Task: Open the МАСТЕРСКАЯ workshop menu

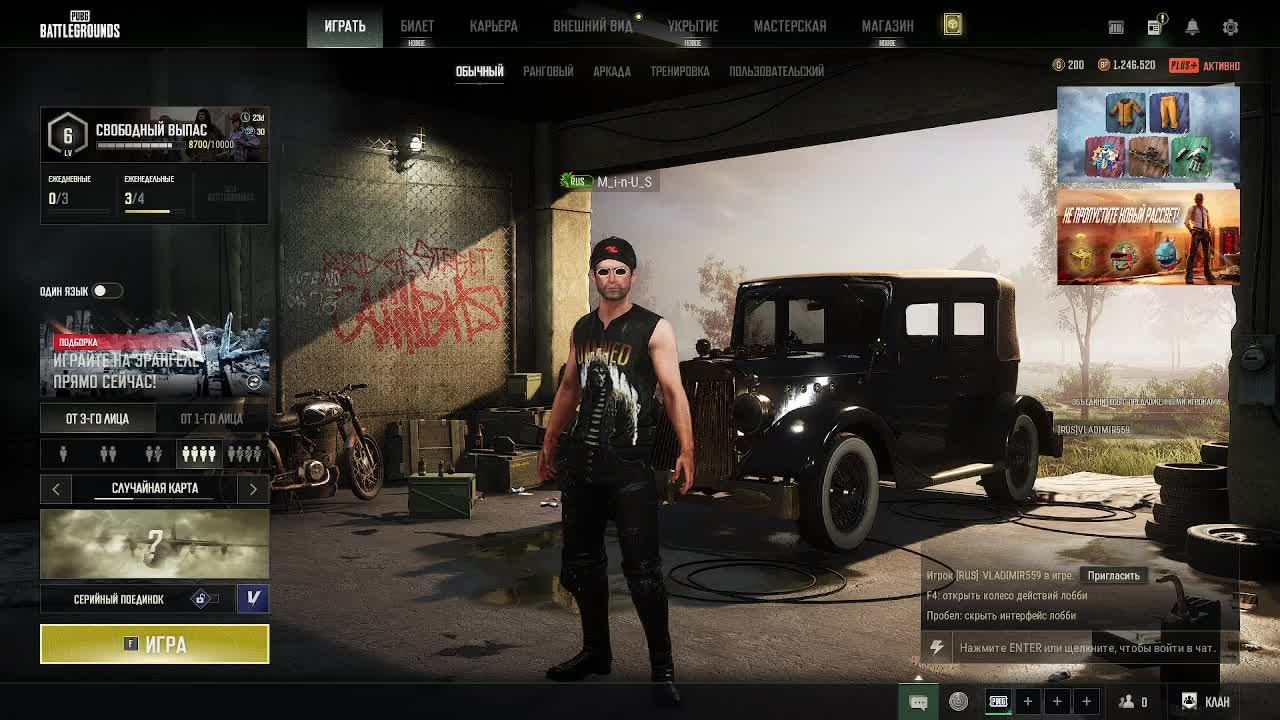Action: click(790, 26)
